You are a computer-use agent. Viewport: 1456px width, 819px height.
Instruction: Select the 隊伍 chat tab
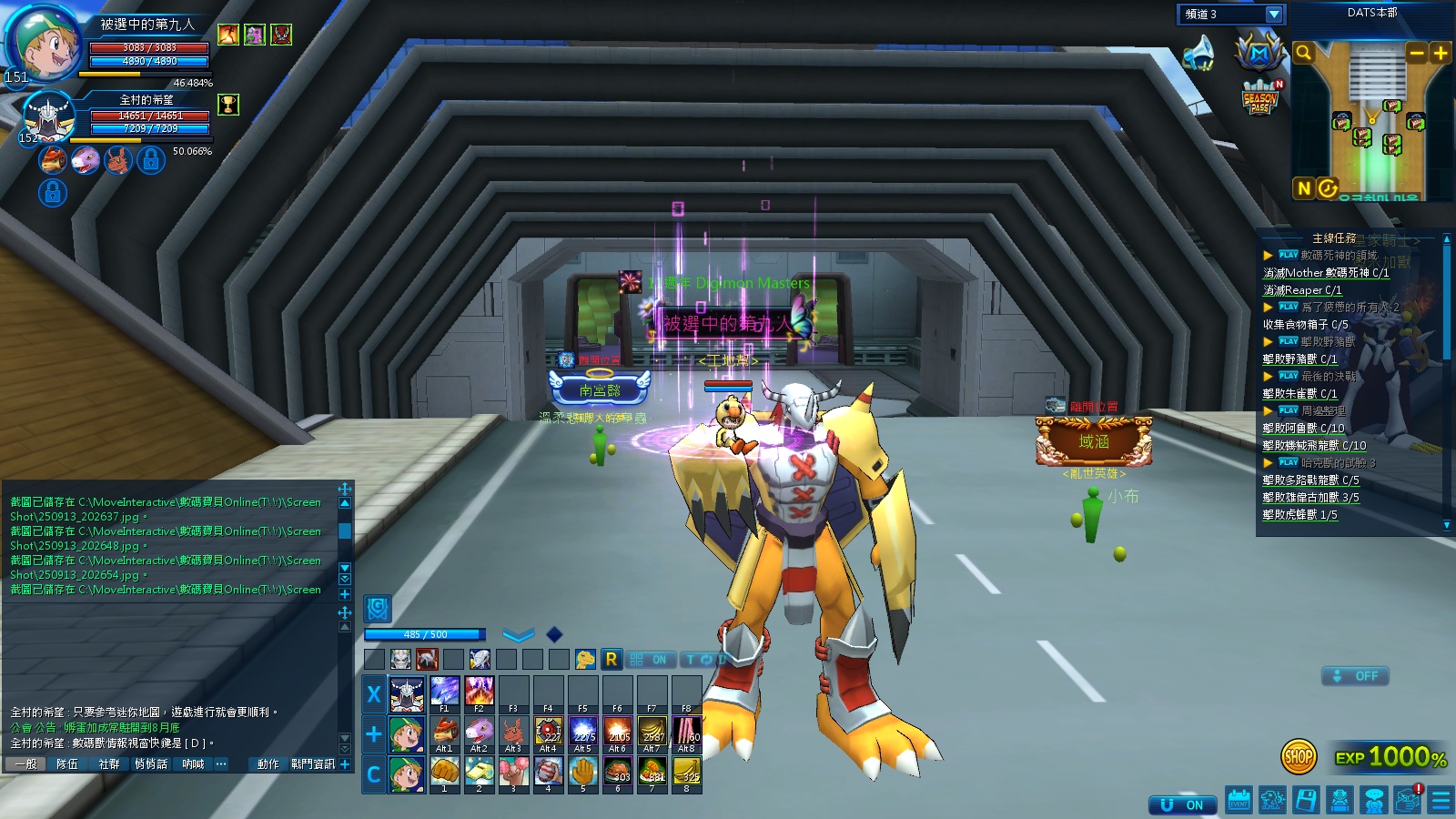(67, 764)
